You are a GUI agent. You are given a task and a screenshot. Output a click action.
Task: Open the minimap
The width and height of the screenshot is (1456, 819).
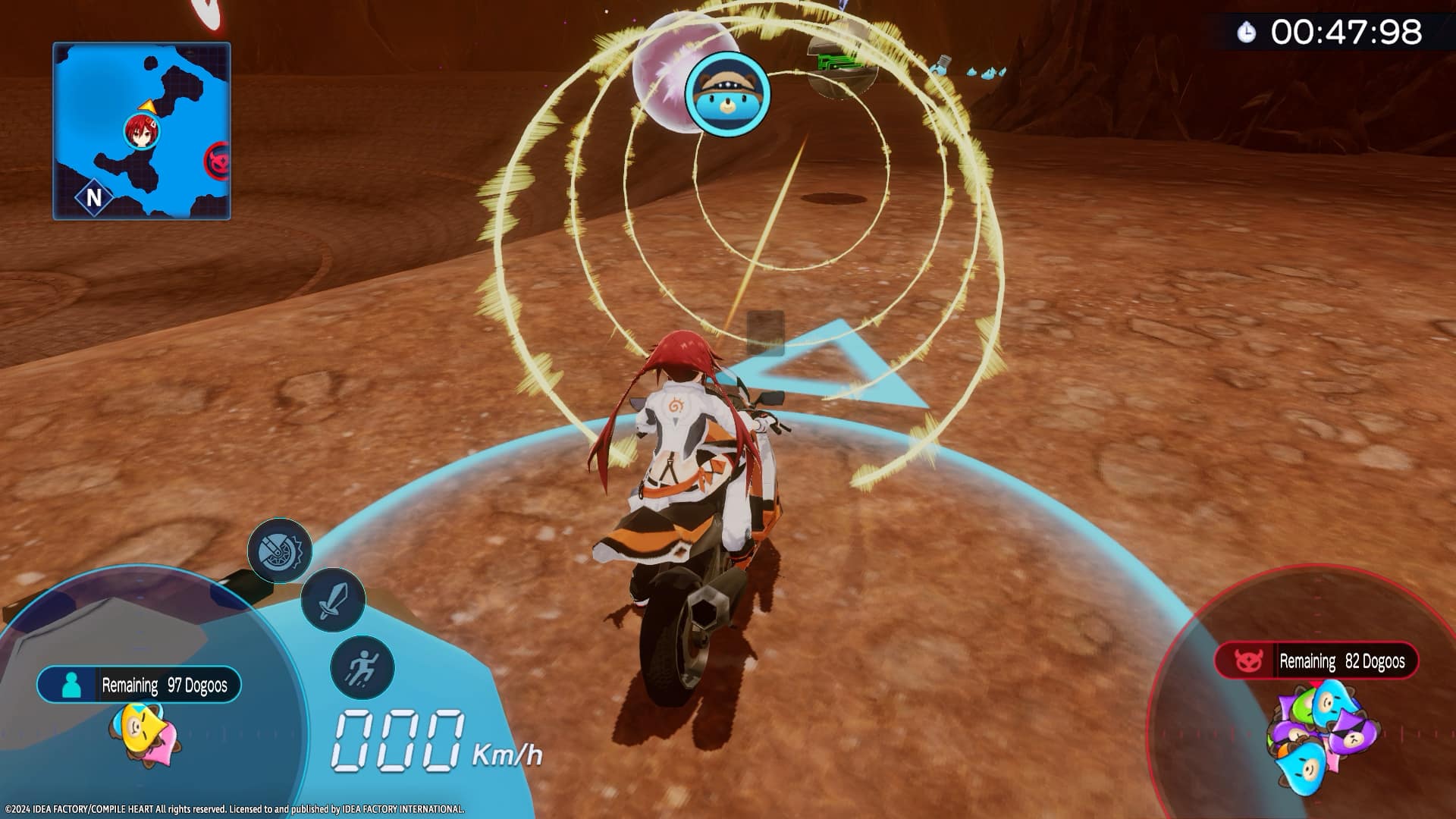pyautogui.click(x=141, y=131)
